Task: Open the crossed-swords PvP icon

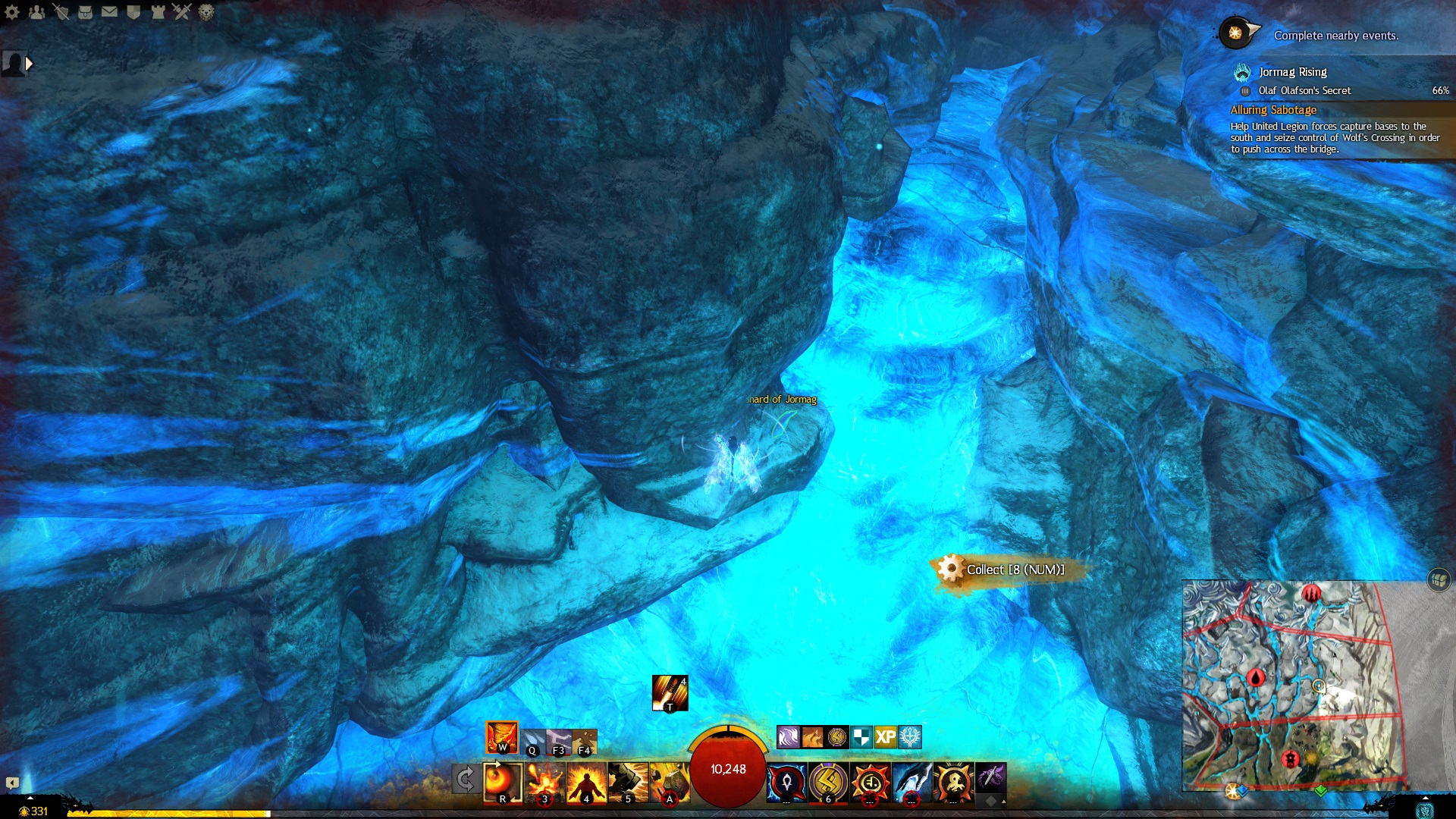Action: (x=181, y=11)
